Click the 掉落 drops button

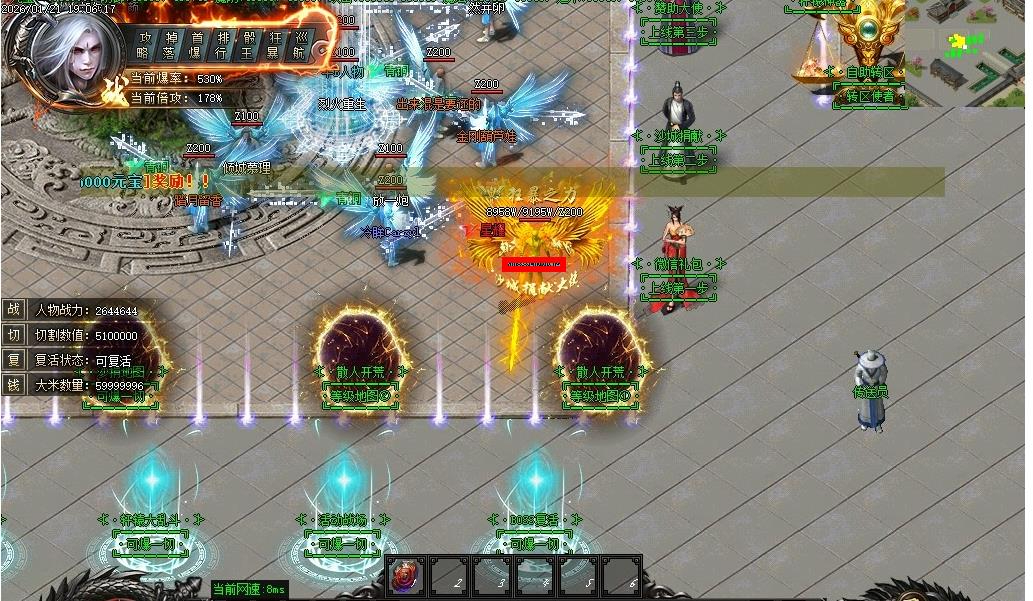point(170,45)
